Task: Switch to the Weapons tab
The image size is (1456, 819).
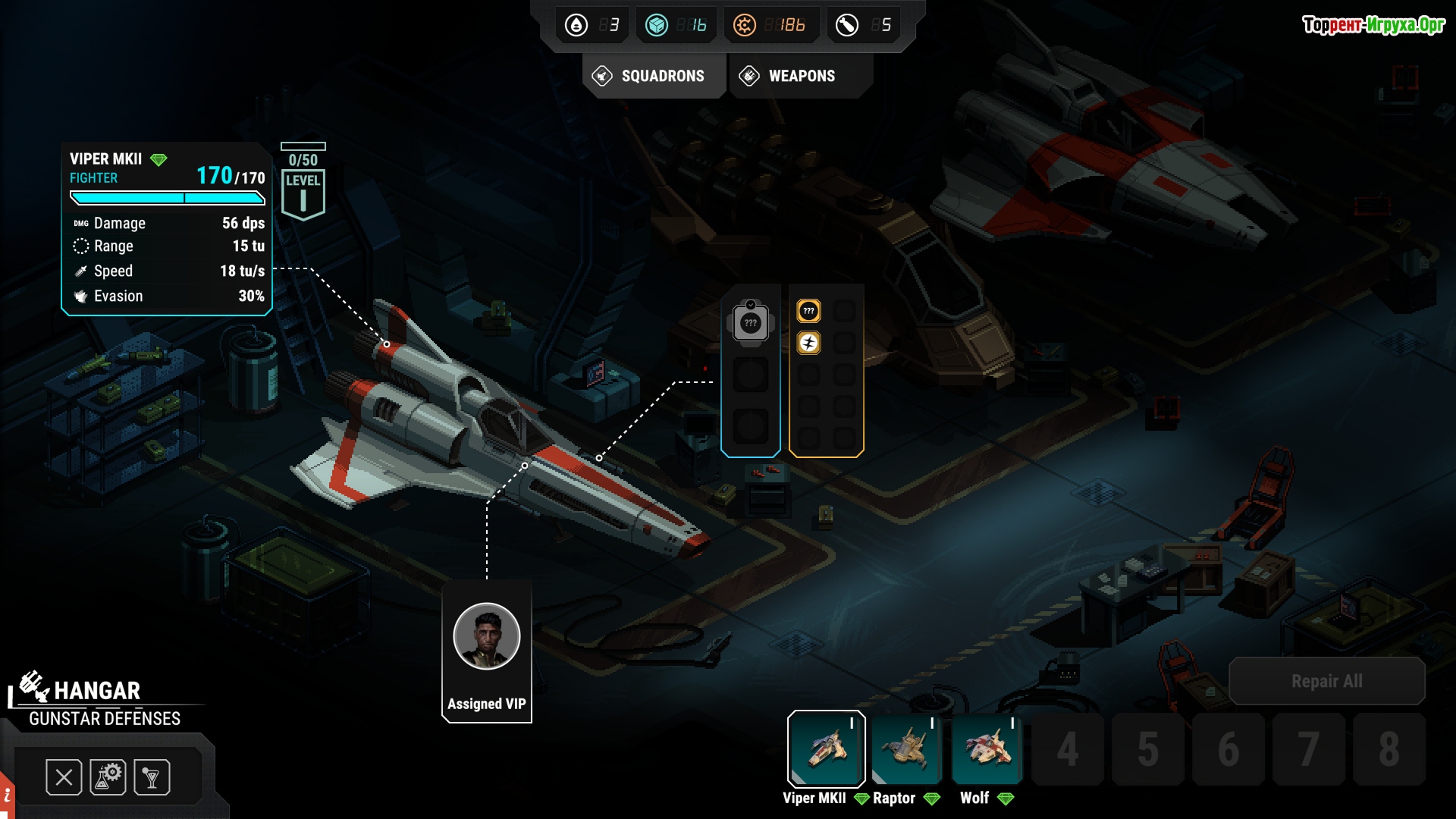Action: tap(799, 76)
